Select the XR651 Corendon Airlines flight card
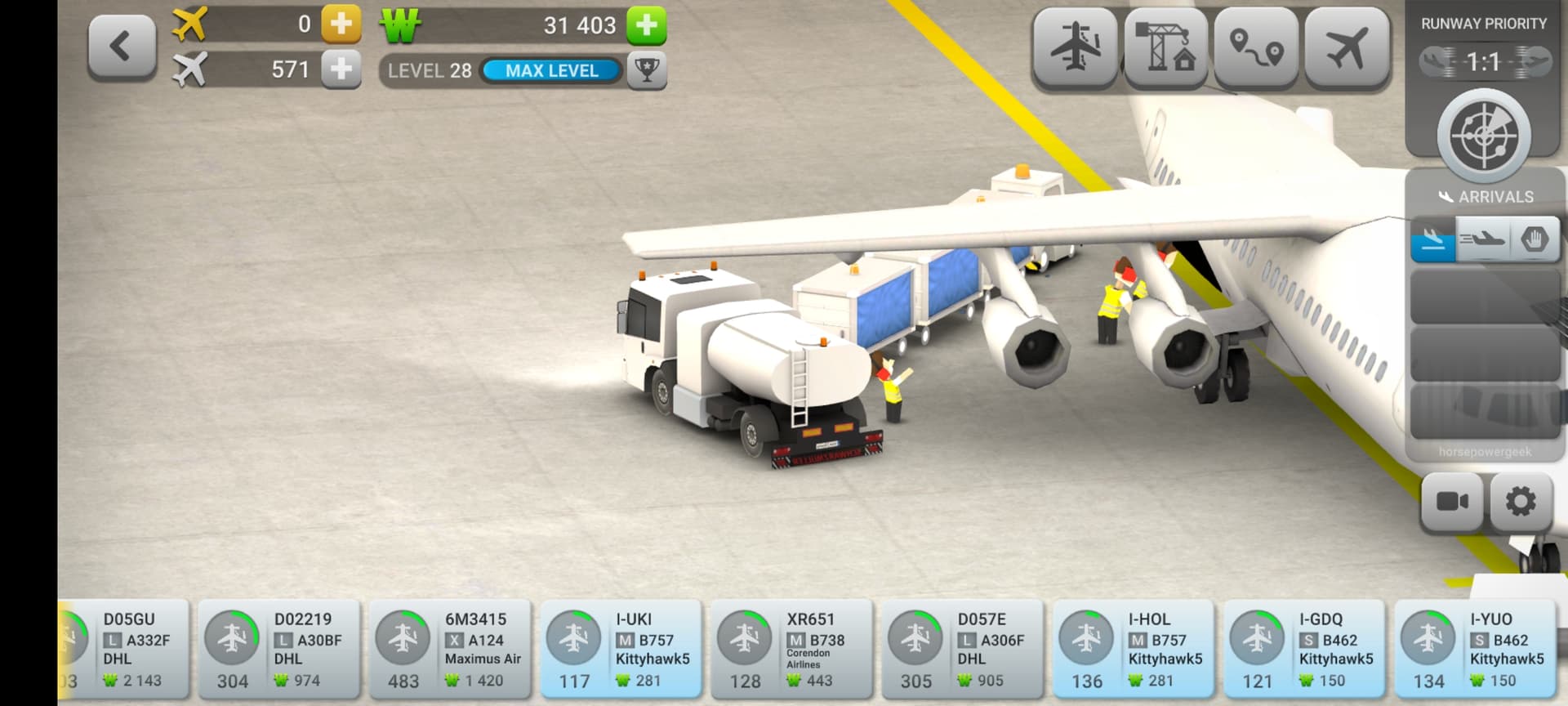The height and width of the screenshot is (706, 1568). coord(791,650)
